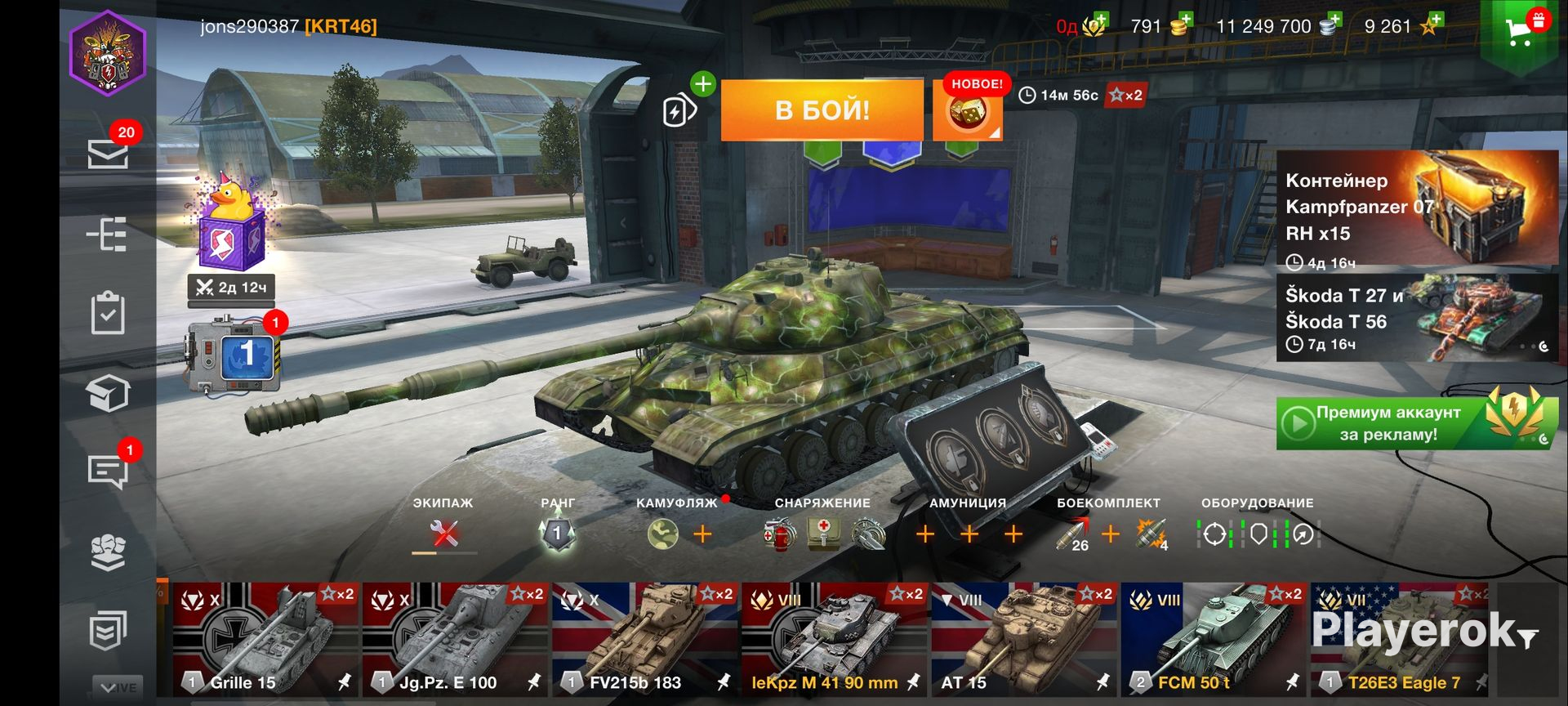
Task: Open the player profile clan emblem
Action: pyautogui.click(x=108, y=54)
